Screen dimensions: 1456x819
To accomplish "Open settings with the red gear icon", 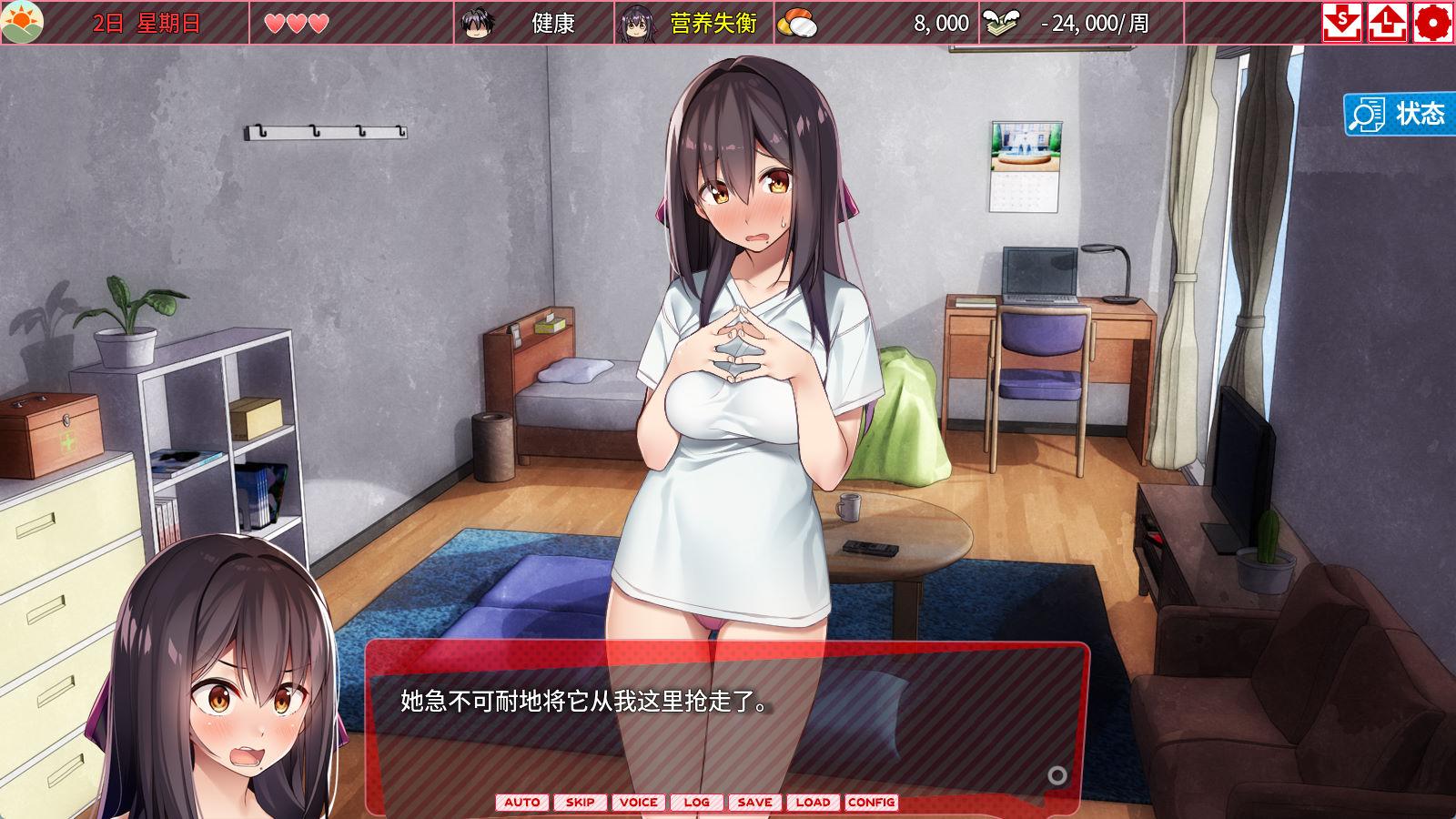I will click(x=1432, y=23).
